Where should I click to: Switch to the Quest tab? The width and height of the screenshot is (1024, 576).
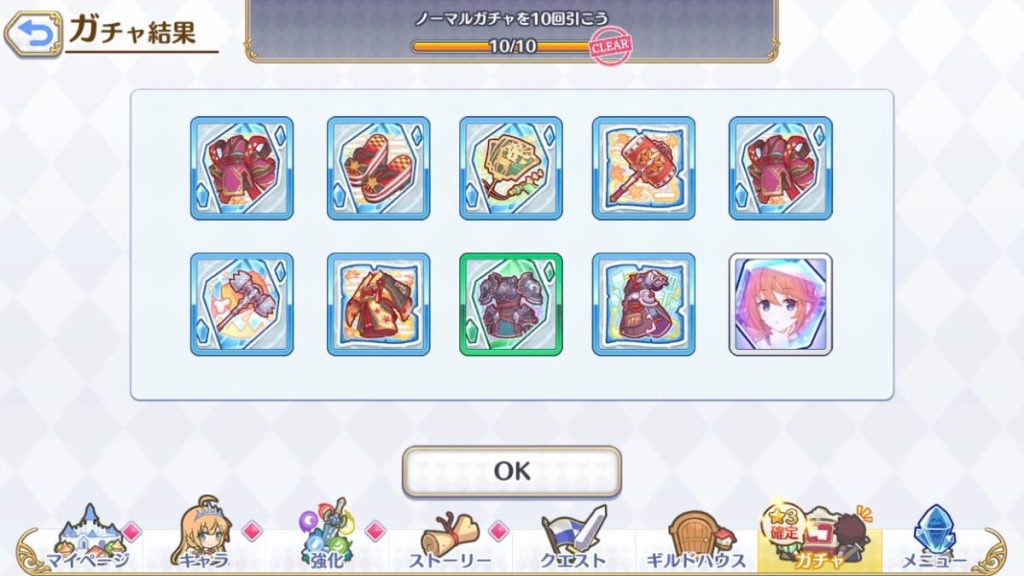tap(573, 540)
